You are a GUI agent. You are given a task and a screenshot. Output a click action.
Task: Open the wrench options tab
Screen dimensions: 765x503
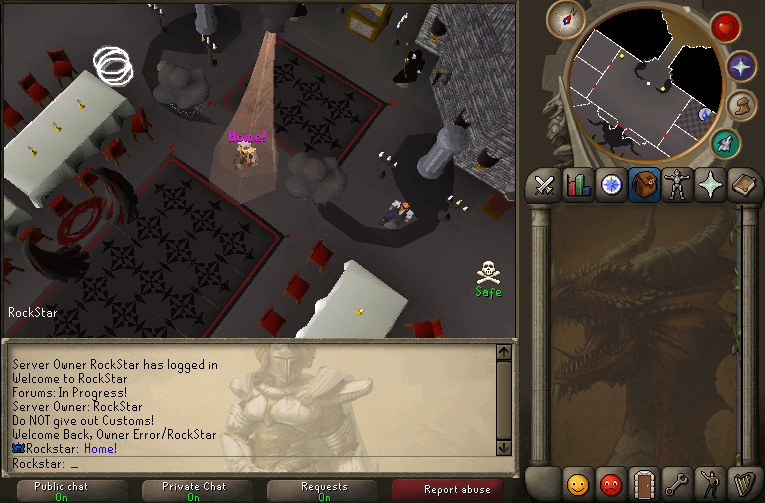tap(678, 485)
